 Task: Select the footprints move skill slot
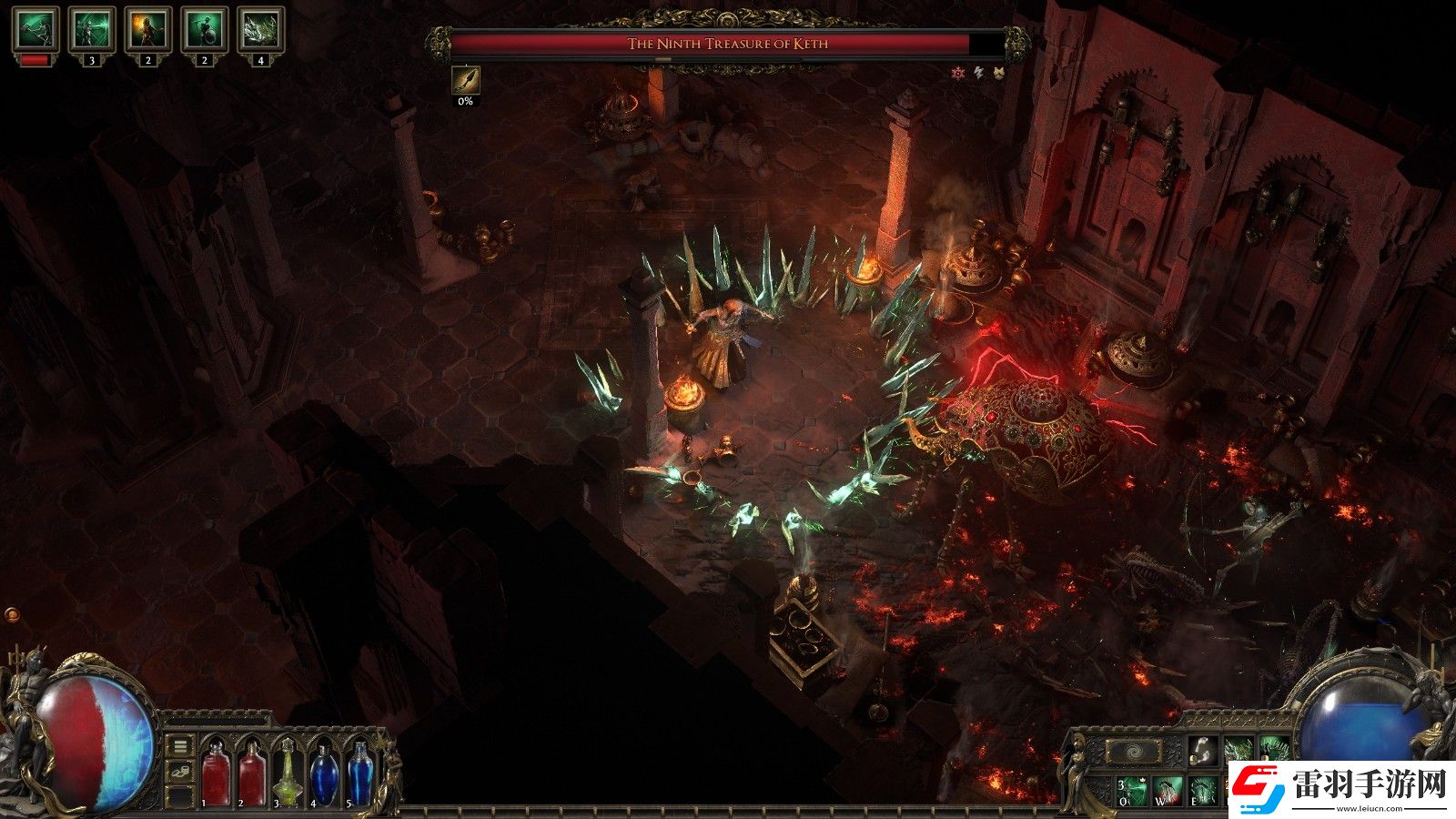pos(1203,751)
